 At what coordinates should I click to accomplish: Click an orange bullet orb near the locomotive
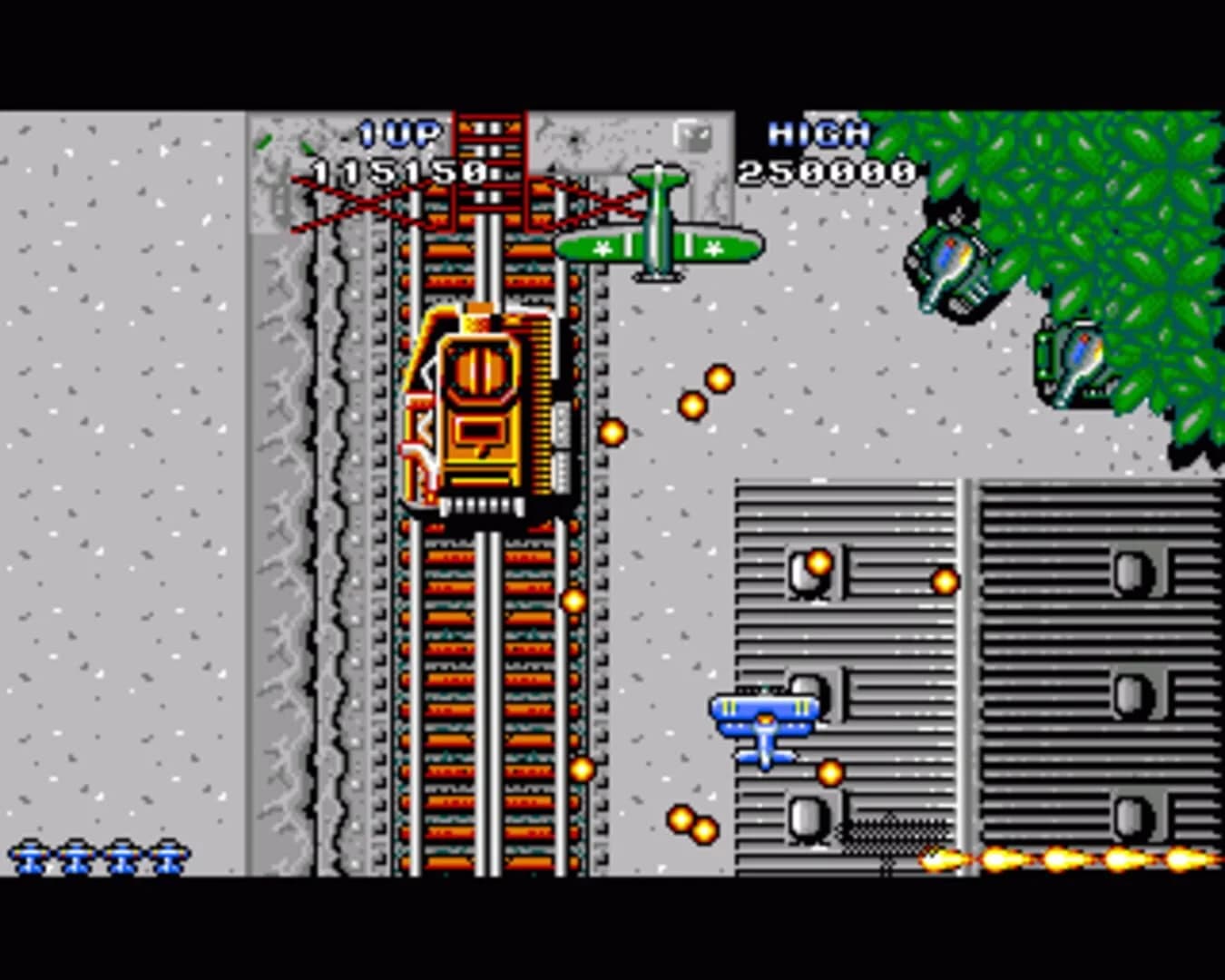[610, 433]
